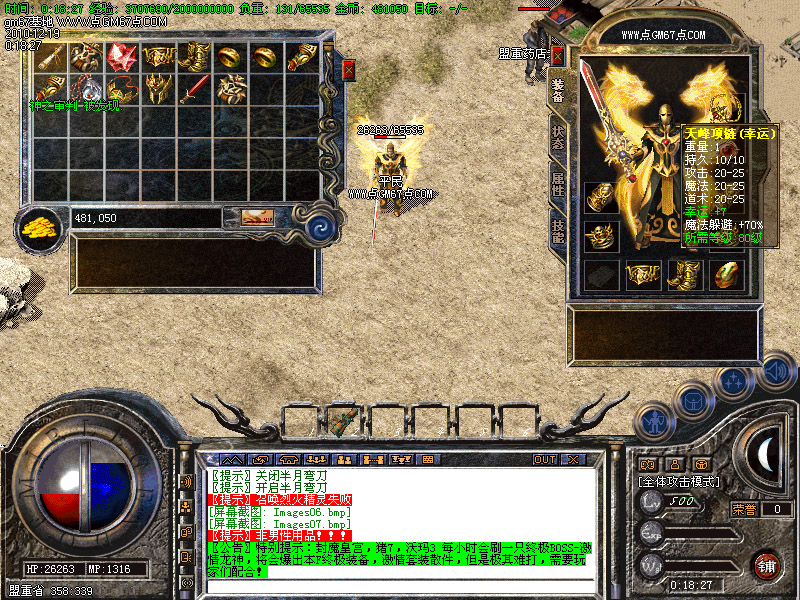Pick the red sword in the bag
Image resolution: width=800 pixels, height=600 pixels.
coord(194,89)
